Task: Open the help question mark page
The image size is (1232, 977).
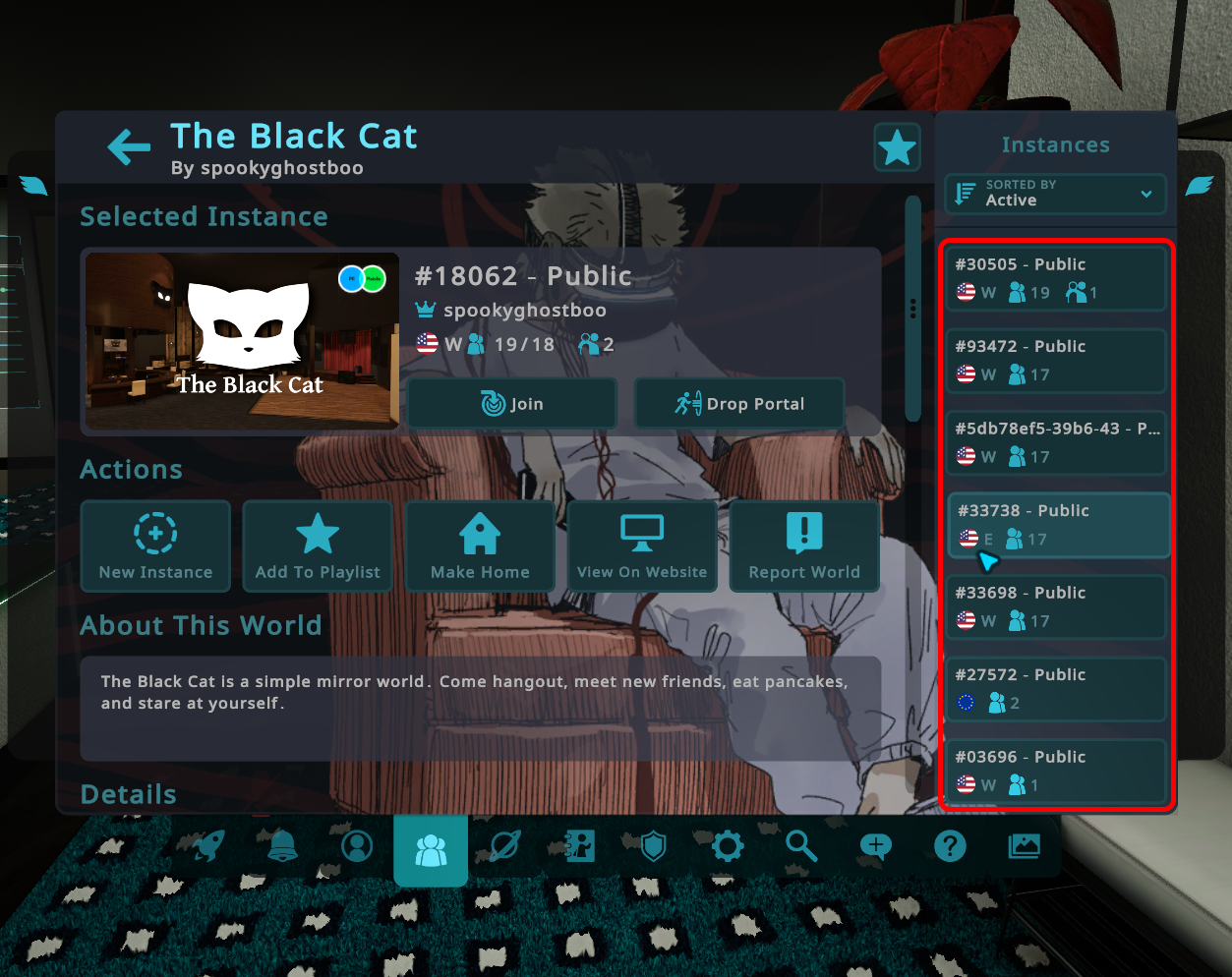Action: tap(950, 846)
